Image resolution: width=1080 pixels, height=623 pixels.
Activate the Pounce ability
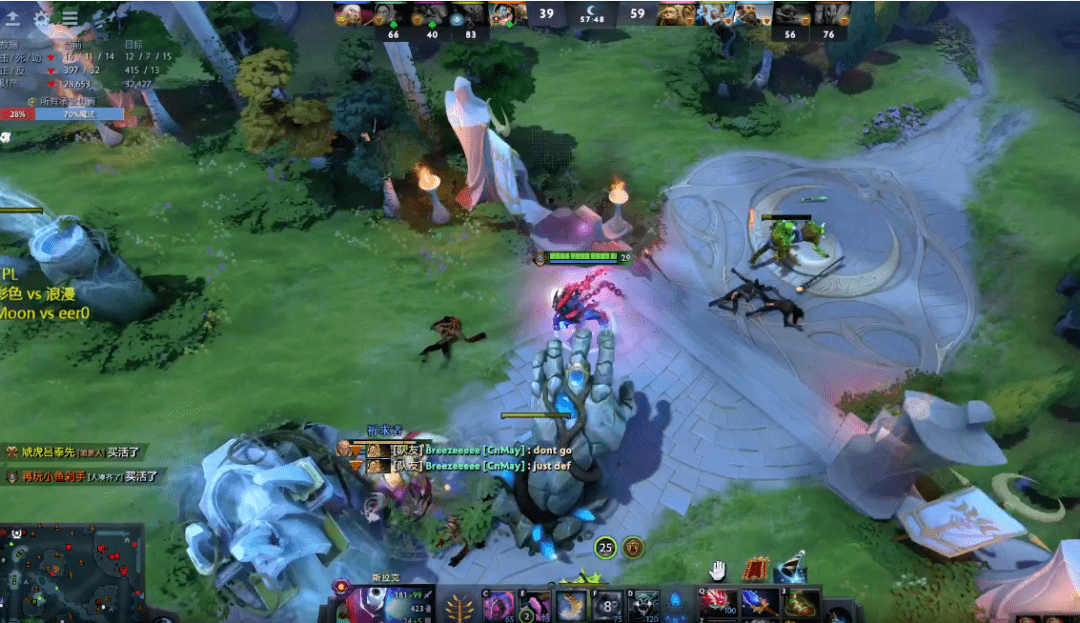tap(536, 605)
